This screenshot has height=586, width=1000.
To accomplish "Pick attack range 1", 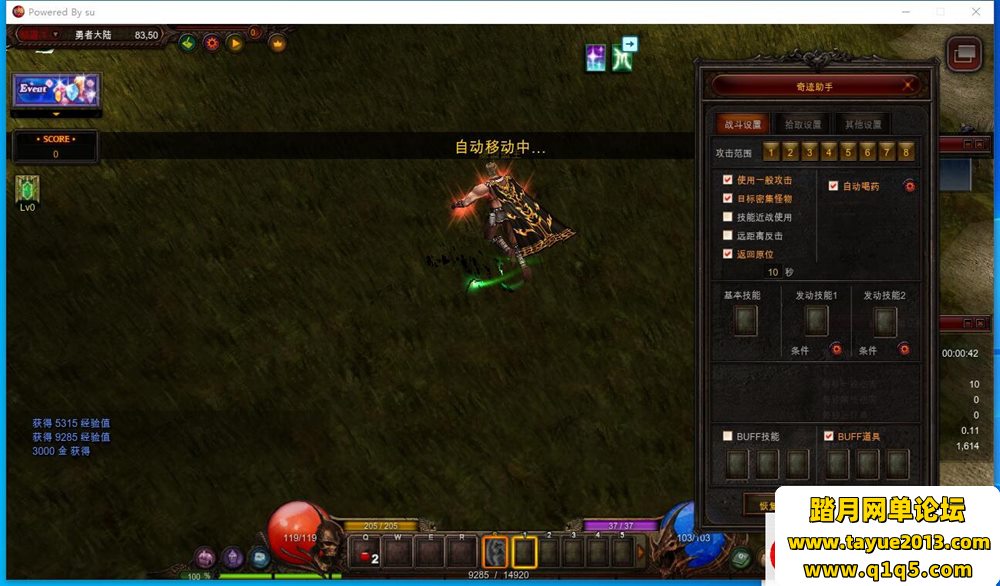I will point(771,153).
